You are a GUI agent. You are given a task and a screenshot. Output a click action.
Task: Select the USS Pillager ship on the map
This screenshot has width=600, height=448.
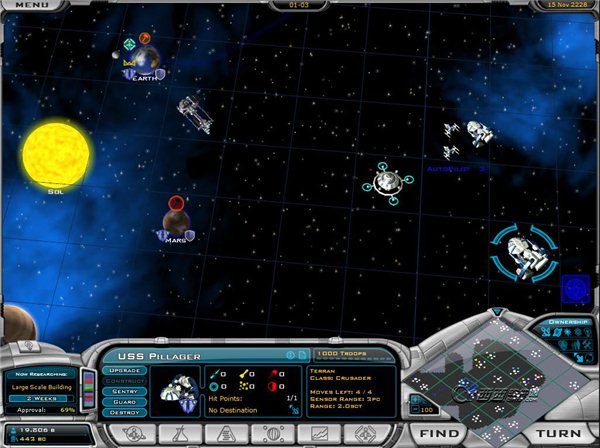pos(520,254)
